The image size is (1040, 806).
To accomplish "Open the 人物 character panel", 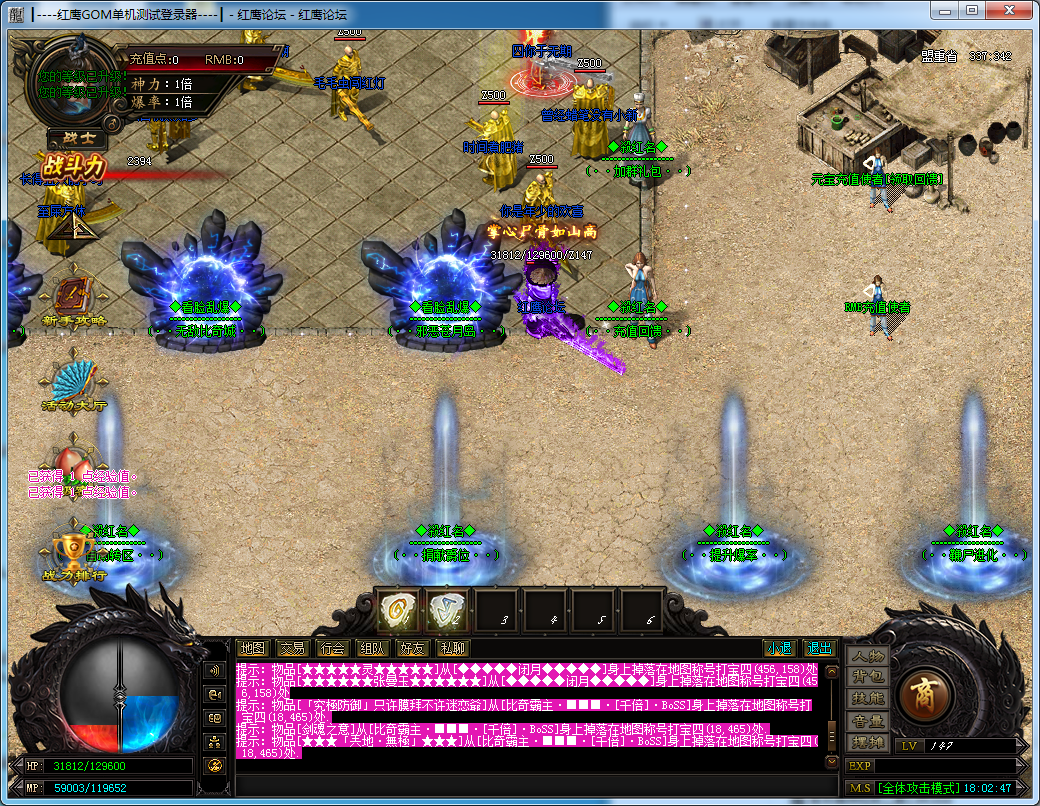I will [x=868, y=657].
